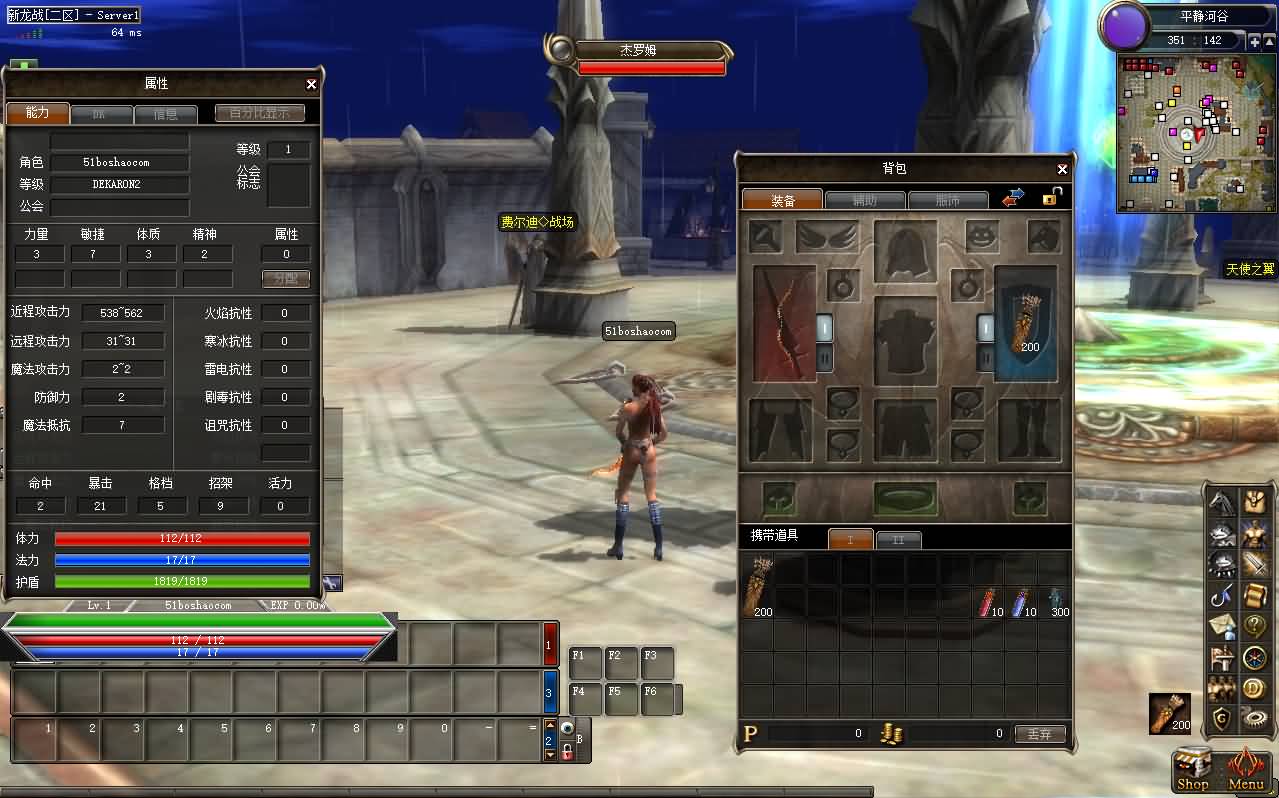The width and height of the screenshot is (1279, 798).
Task: Switch to the 辅助 tab in backpack
Action: click(x=865, y=200)
